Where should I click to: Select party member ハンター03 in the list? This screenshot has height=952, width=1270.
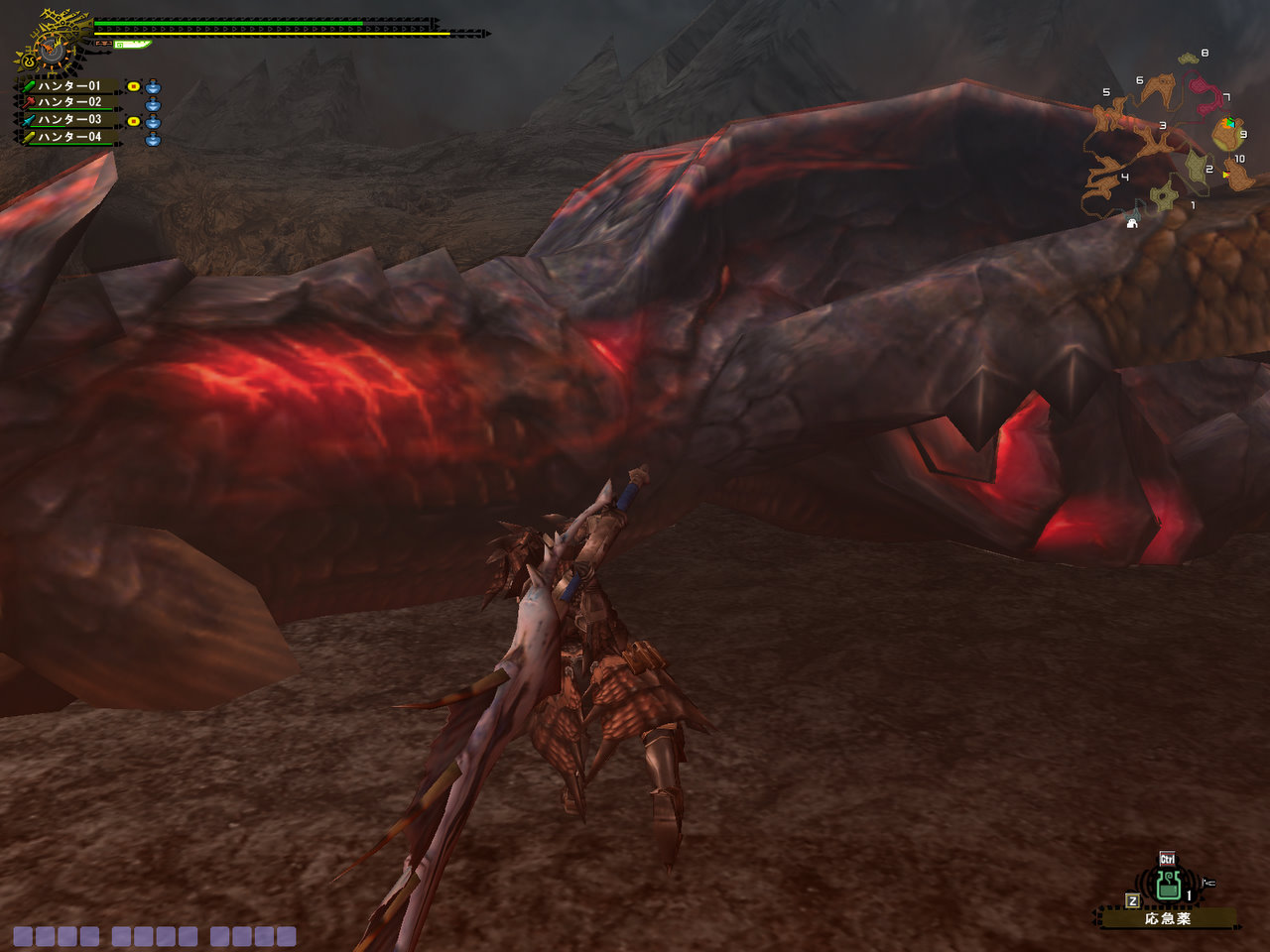click(x=69, y=120)
